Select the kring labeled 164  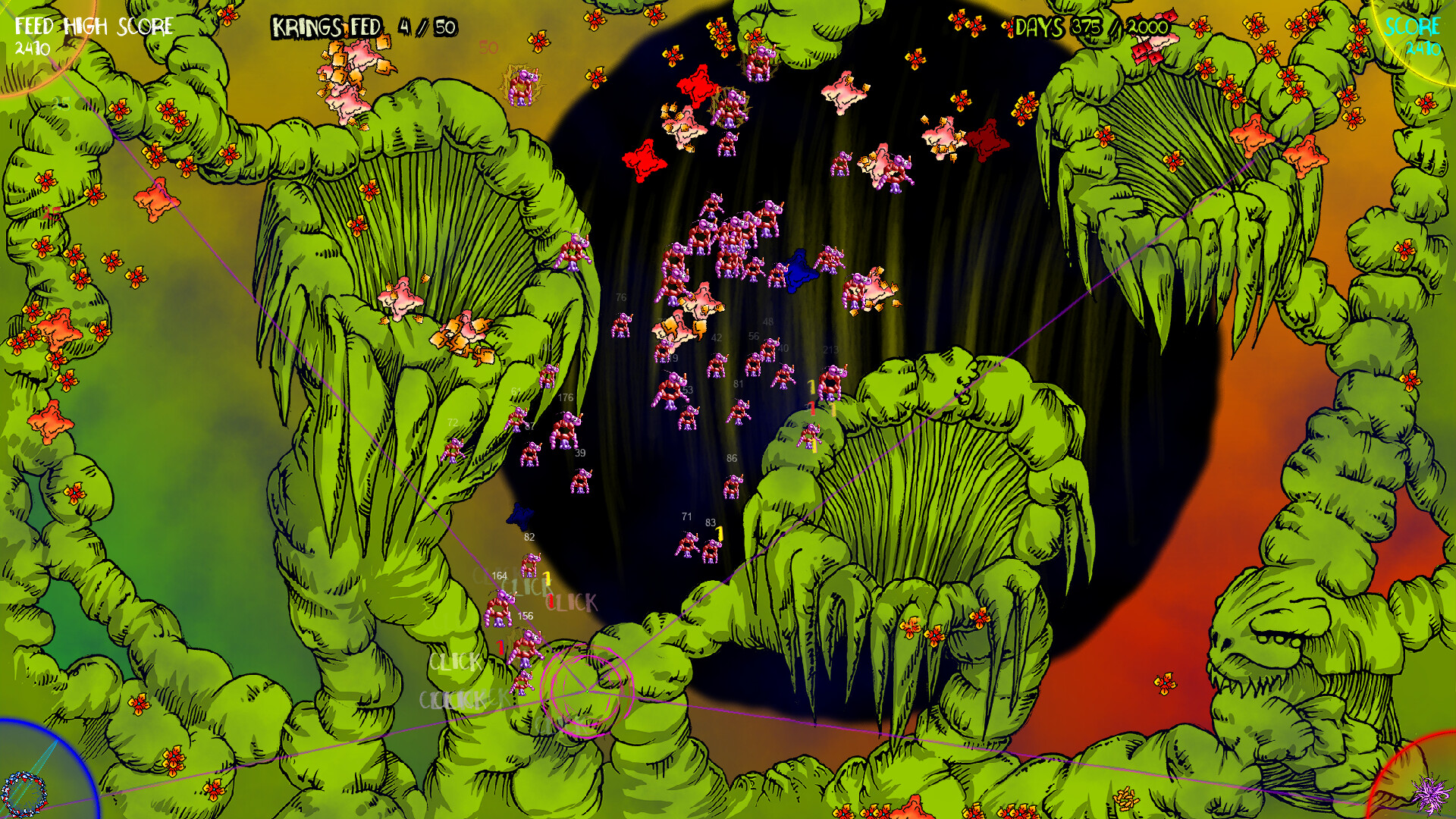(500, 607)
